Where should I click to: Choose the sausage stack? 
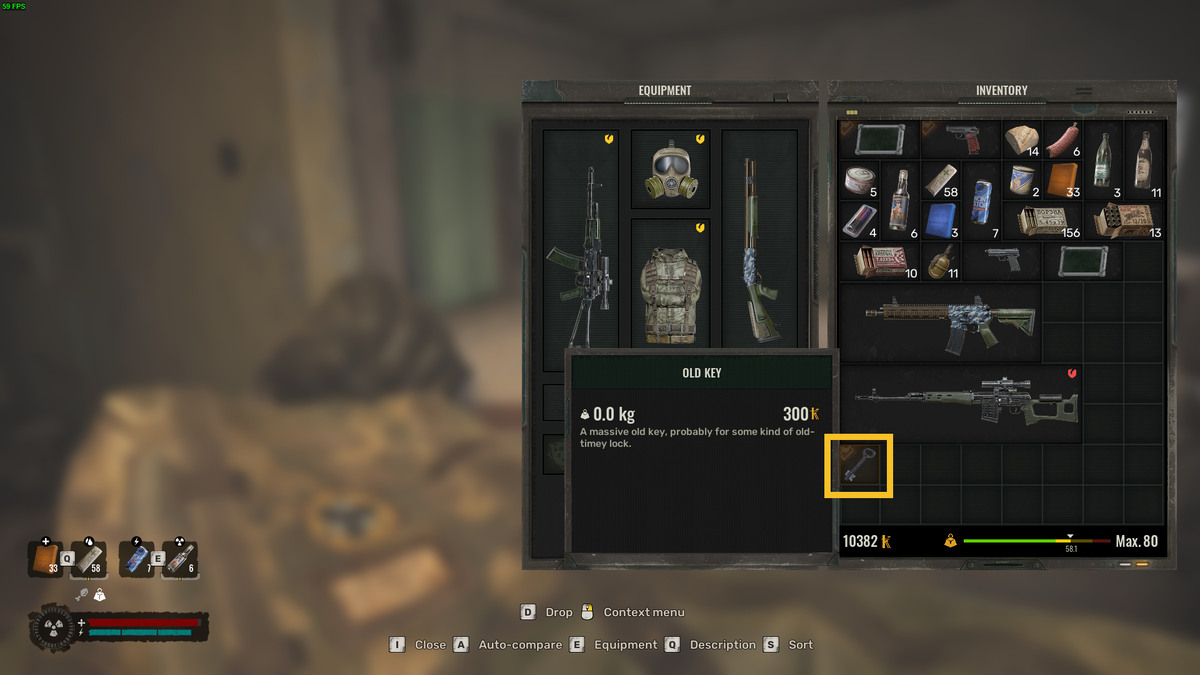1062,140
